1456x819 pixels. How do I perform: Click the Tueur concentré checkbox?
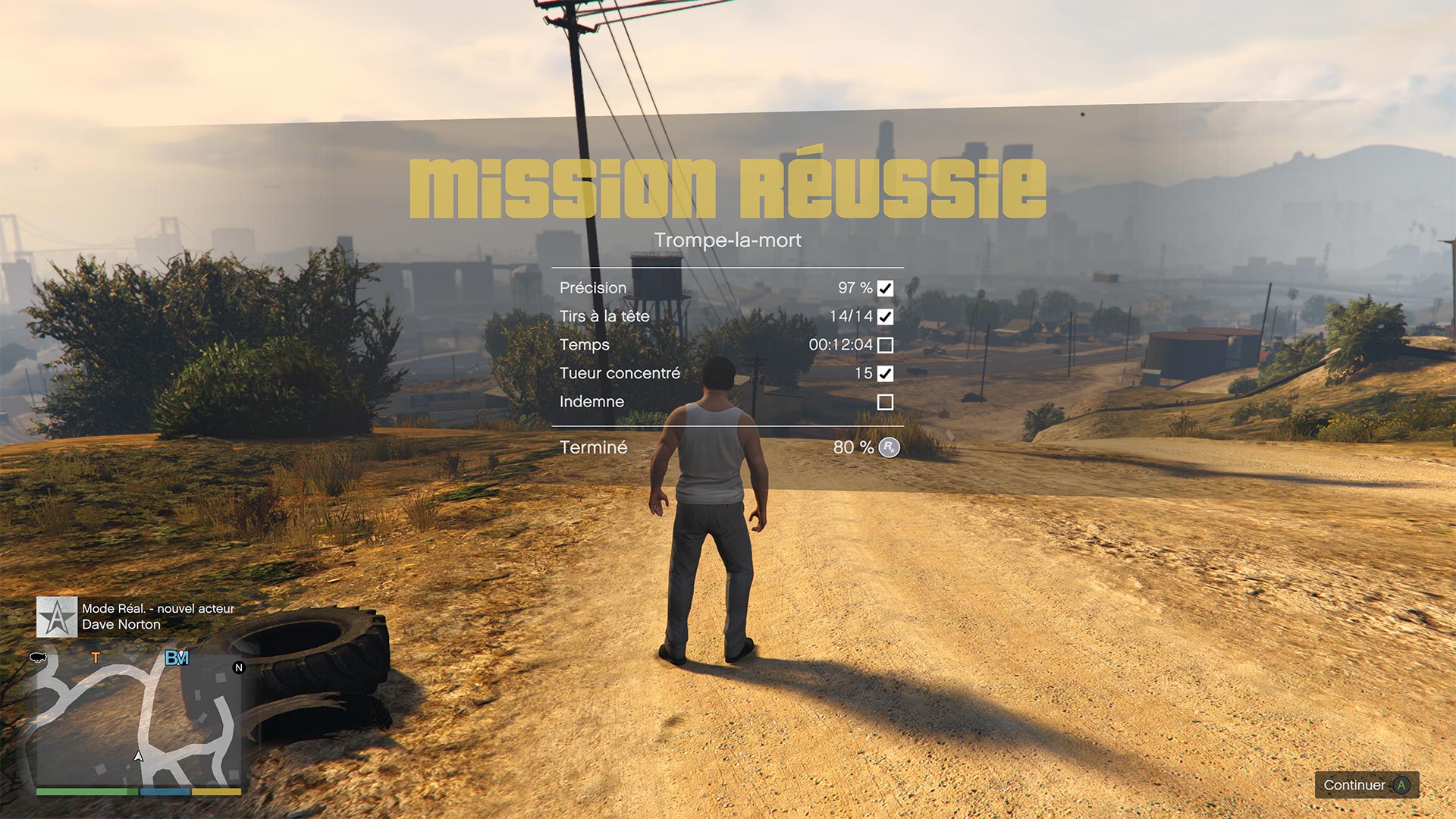click(885, 374)
